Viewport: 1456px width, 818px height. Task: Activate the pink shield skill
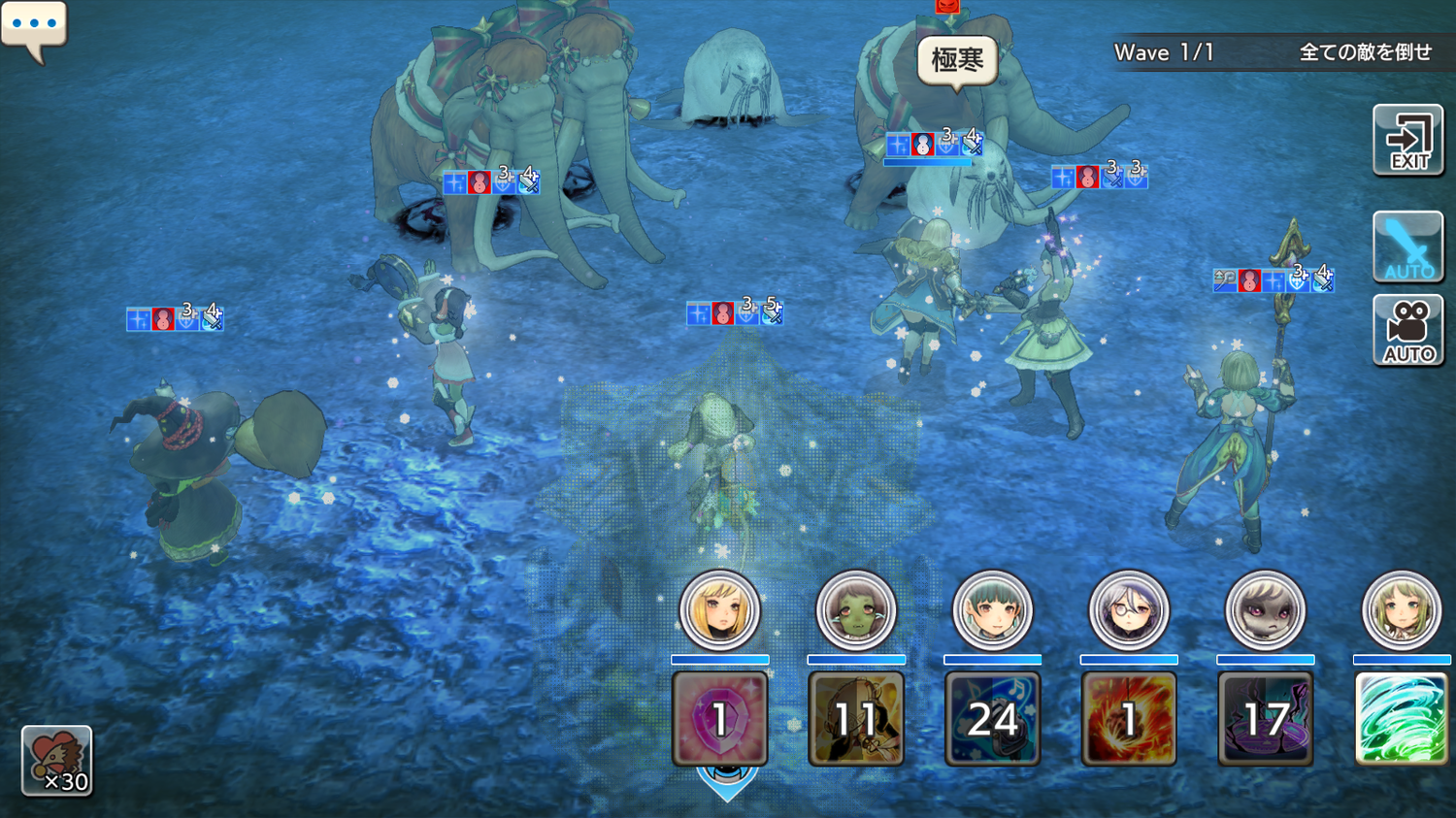click(x=719, y=719)
